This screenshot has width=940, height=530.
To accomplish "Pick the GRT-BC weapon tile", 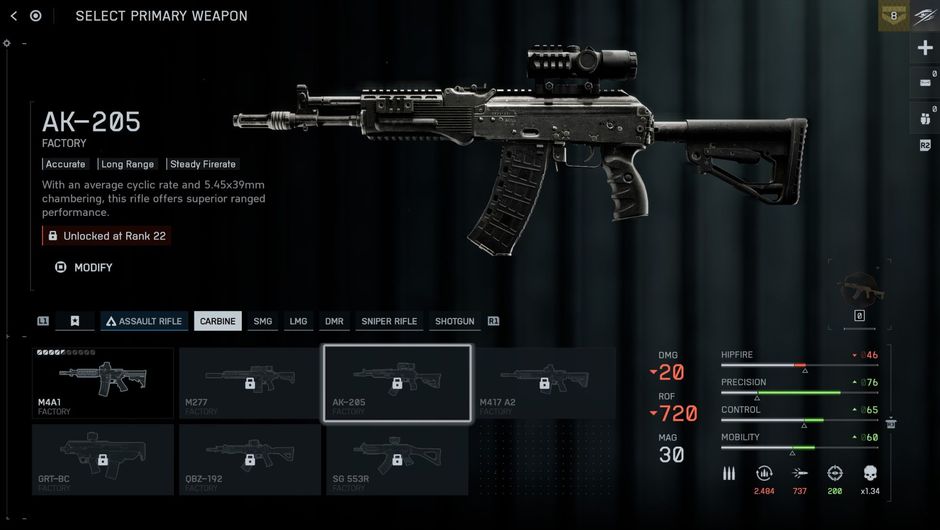I will click(103, 459).
